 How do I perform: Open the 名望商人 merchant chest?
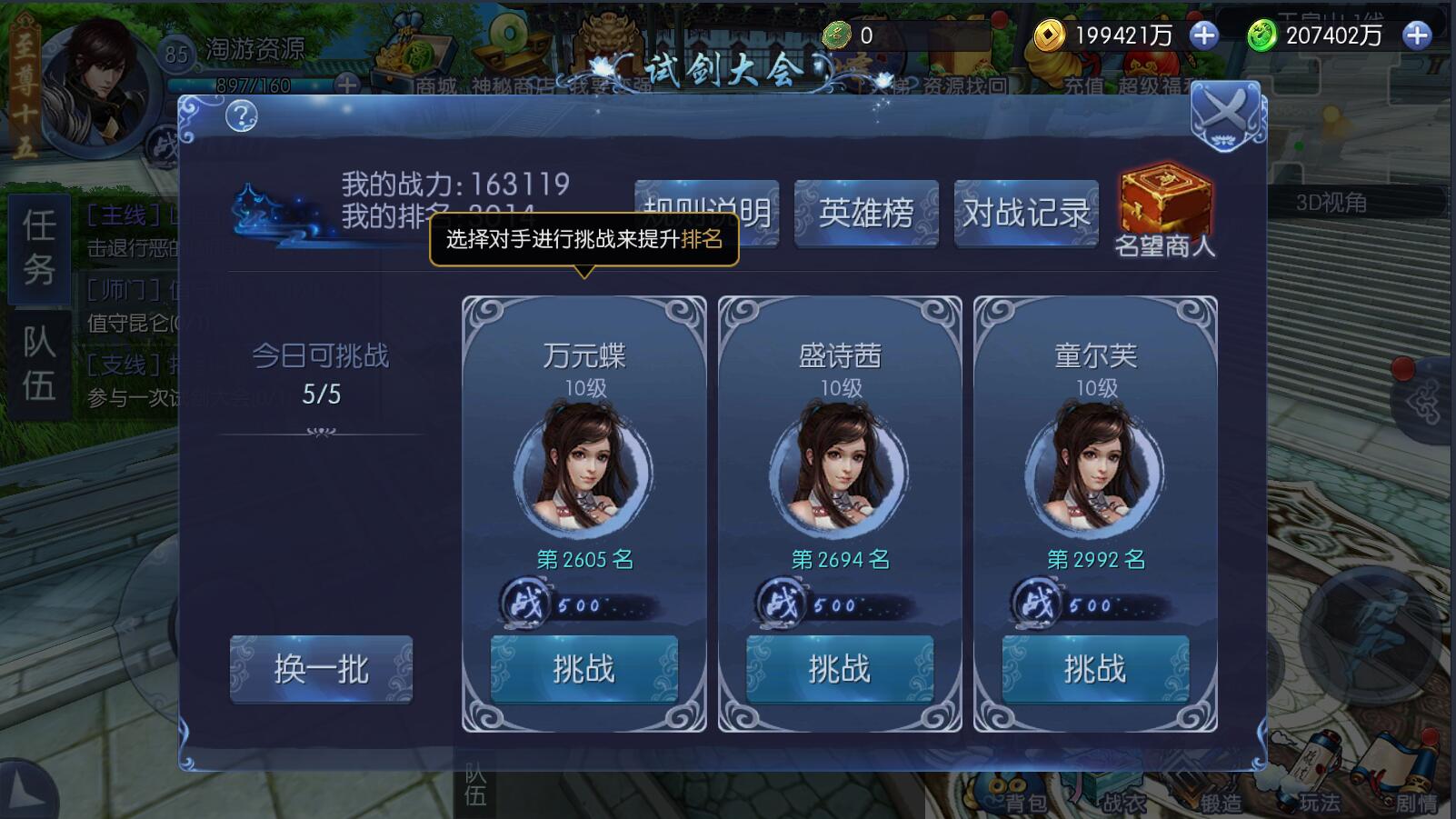1164,202
